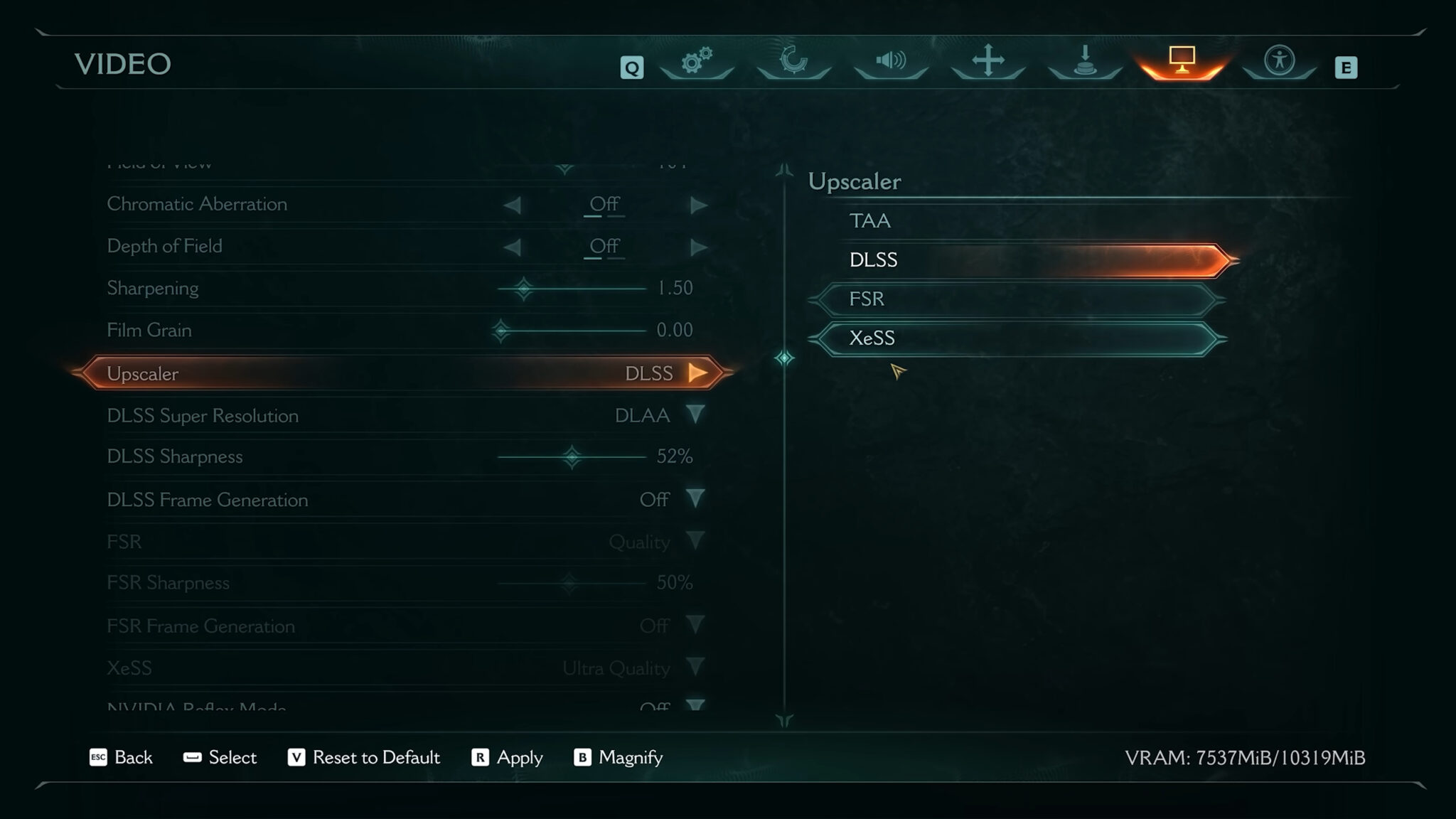Open the general settings gears tab
The image size is (1456, 819).
(697, 64)
